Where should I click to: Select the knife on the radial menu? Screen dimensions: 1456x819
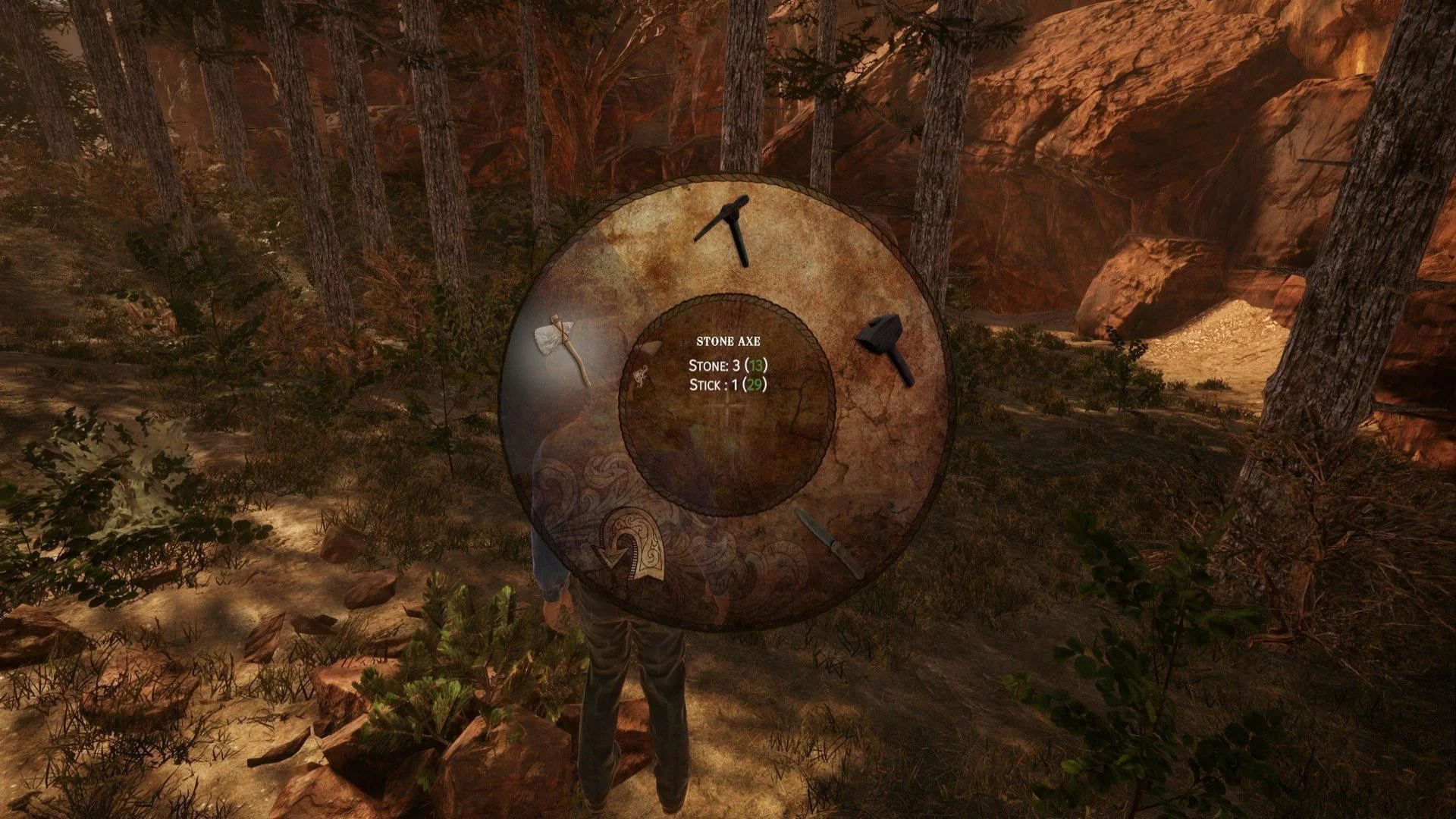pyautogui.click(x=829, y=543)
